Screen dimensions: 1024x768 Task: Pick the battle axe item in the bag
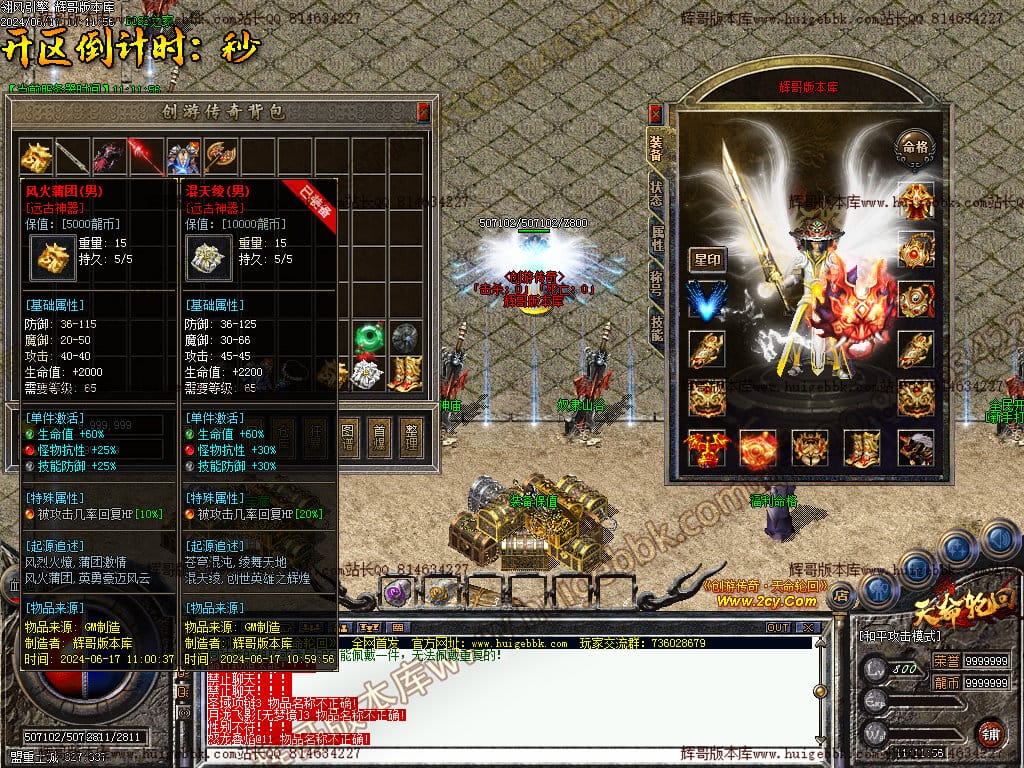pyautogui.click(x=220, y=156)
